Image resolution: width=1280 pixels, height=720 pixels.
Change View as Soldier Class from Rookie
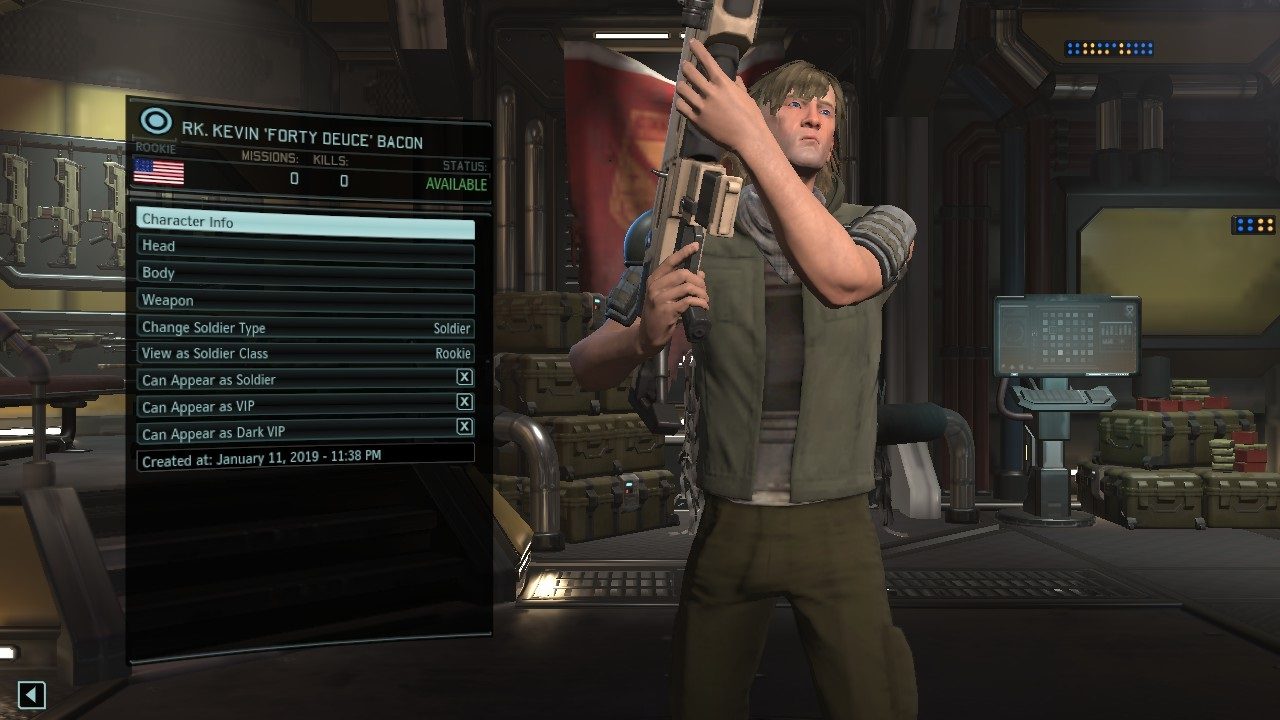point(300,353)
